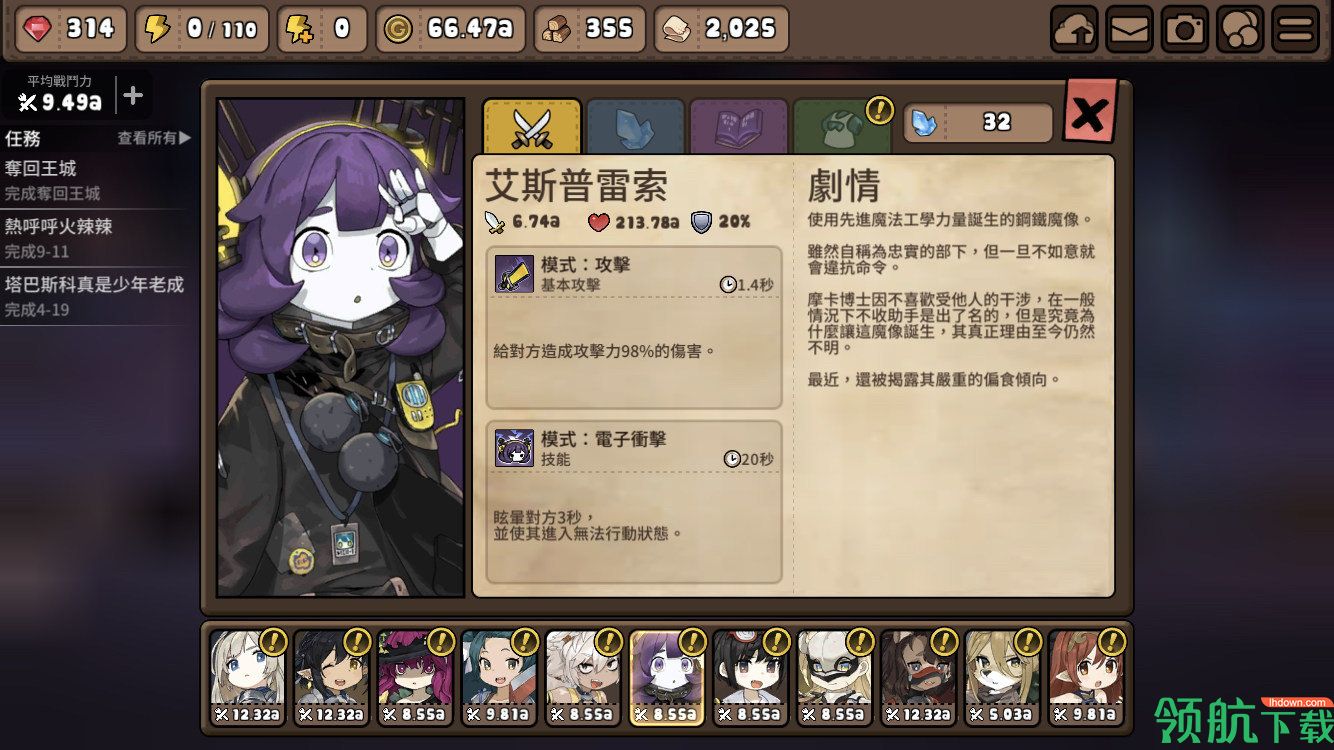The image size is (1334, 750).
Task: Open the cloud upload save button
Action: point(1074,30)
